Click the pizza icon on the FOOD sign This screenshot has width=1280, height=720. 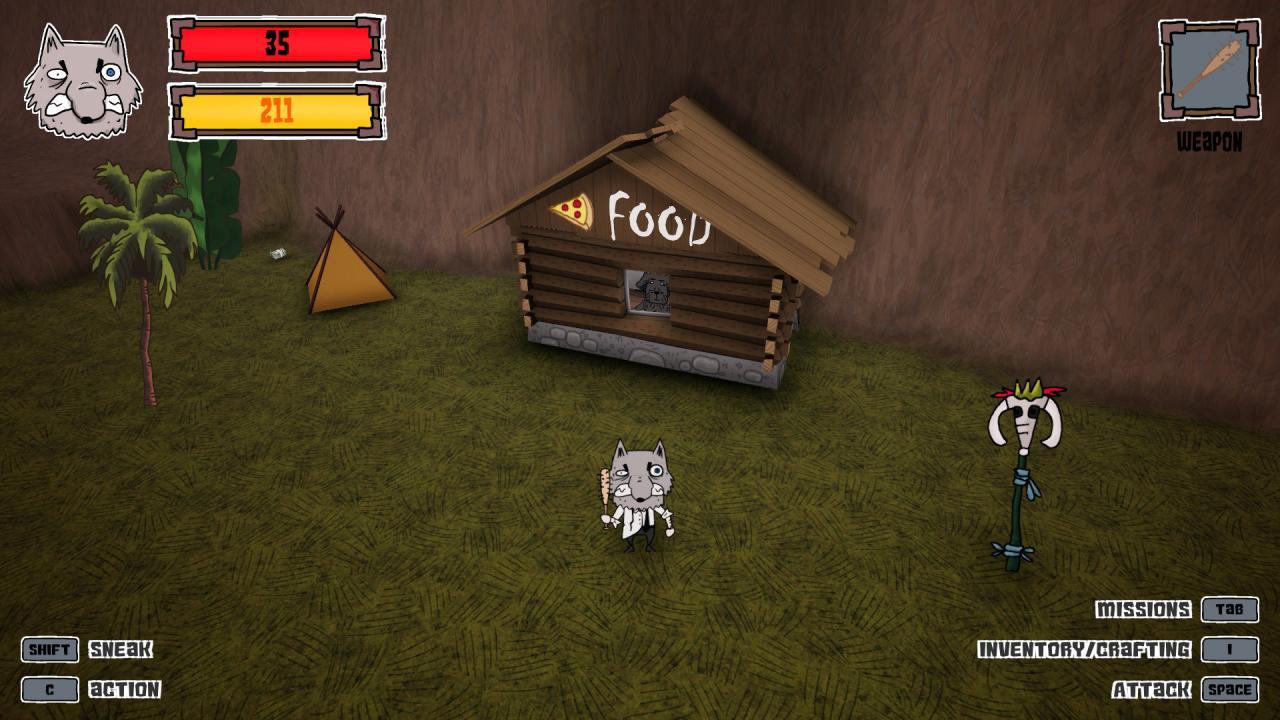pos(571,211)
